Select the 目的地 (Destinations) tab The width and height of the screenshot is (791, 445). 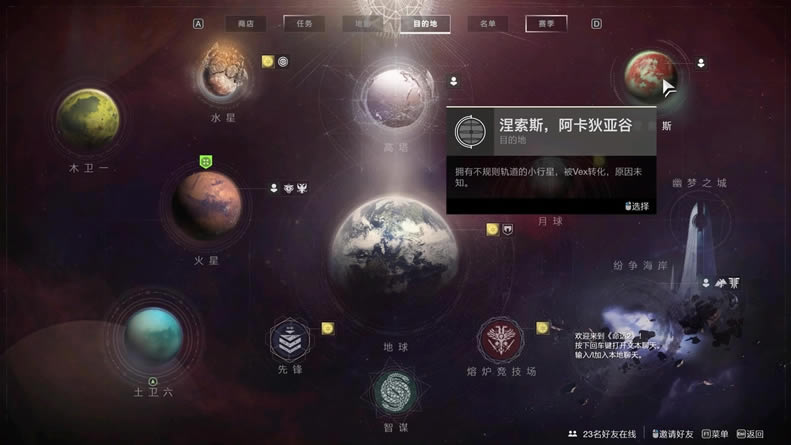(x=425, y=24)
